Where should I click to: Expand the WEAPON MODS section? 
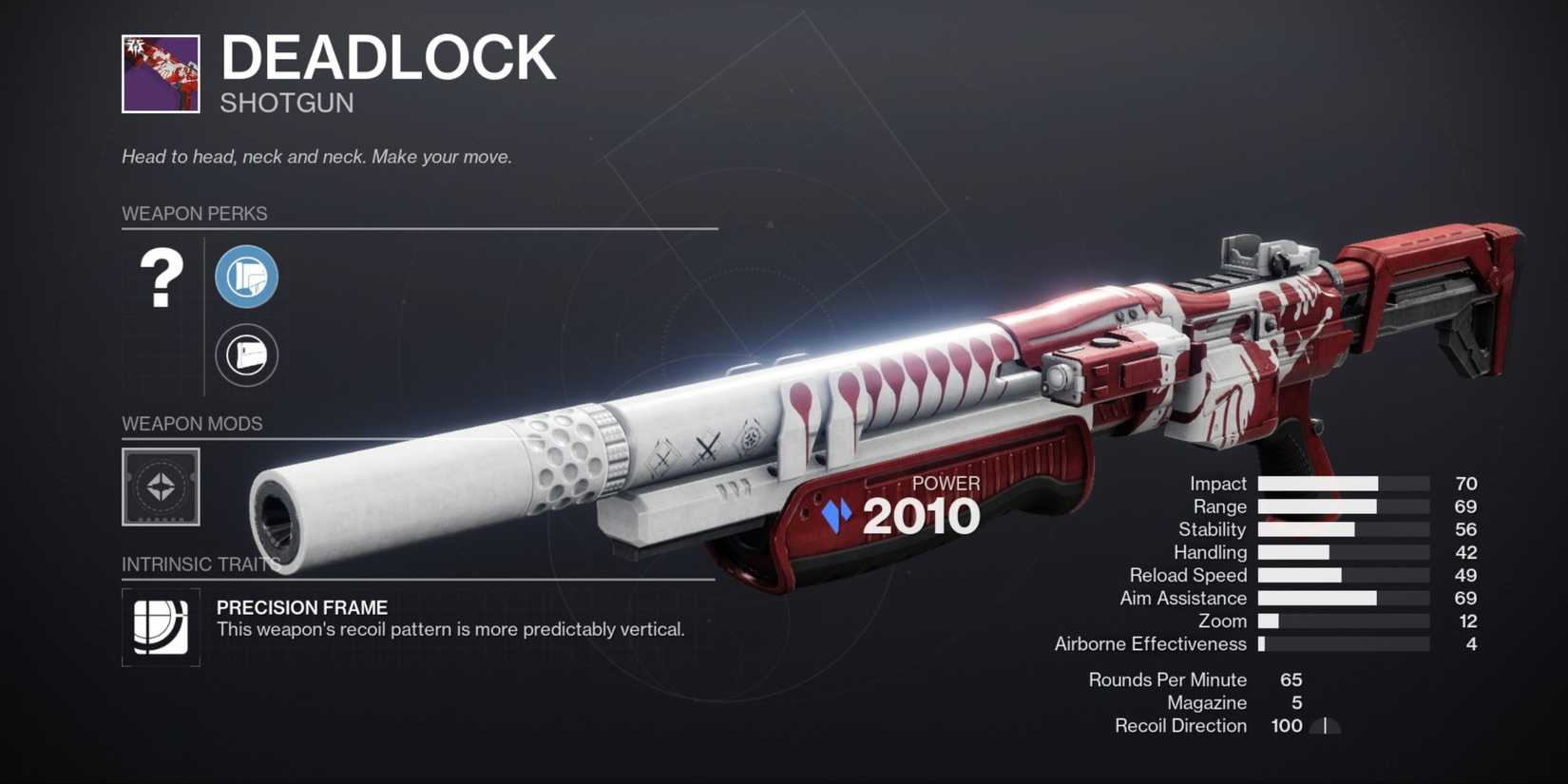click(191, 423)
